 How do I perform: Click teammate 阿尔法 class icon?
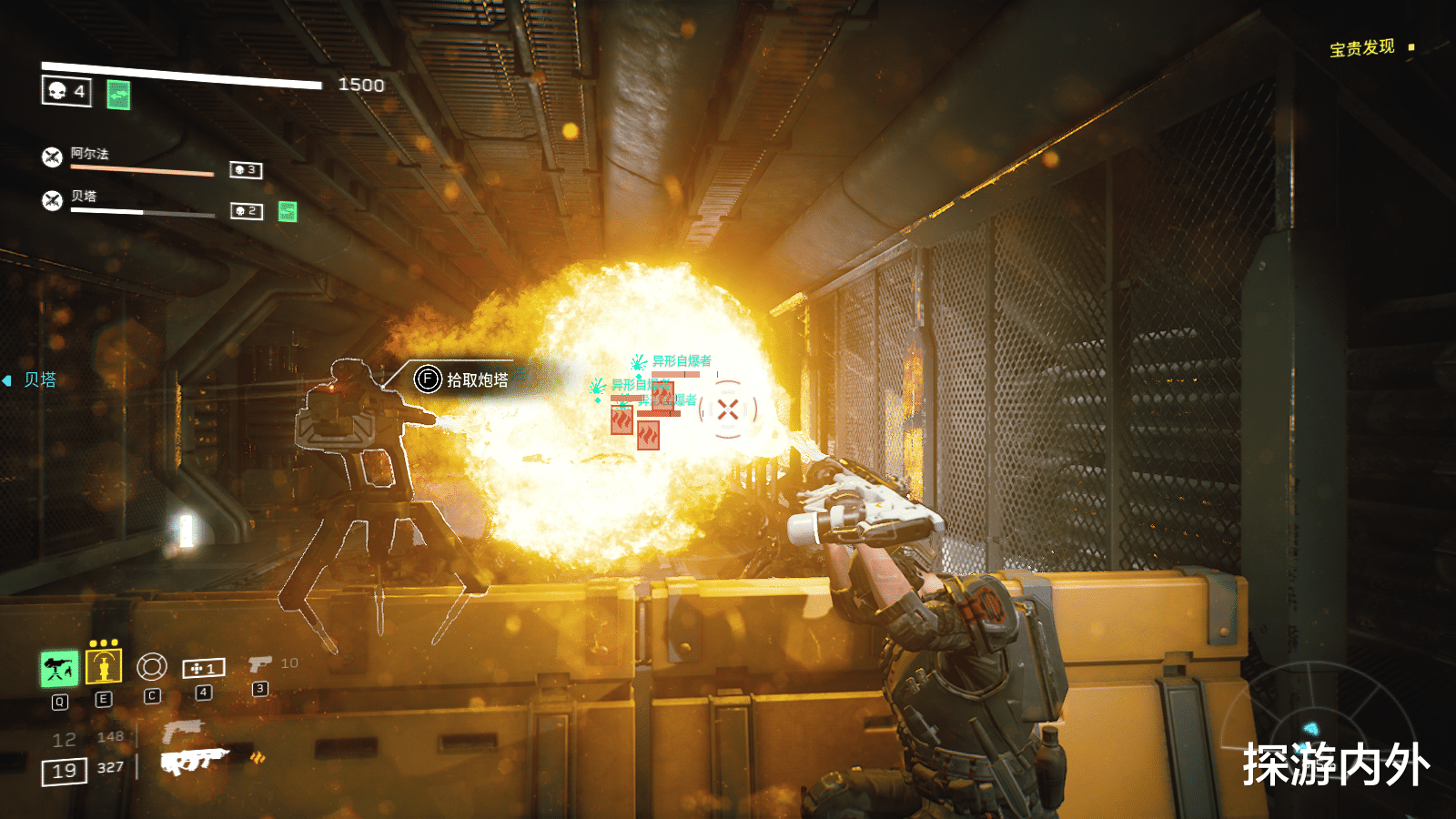tap(53, 157)
